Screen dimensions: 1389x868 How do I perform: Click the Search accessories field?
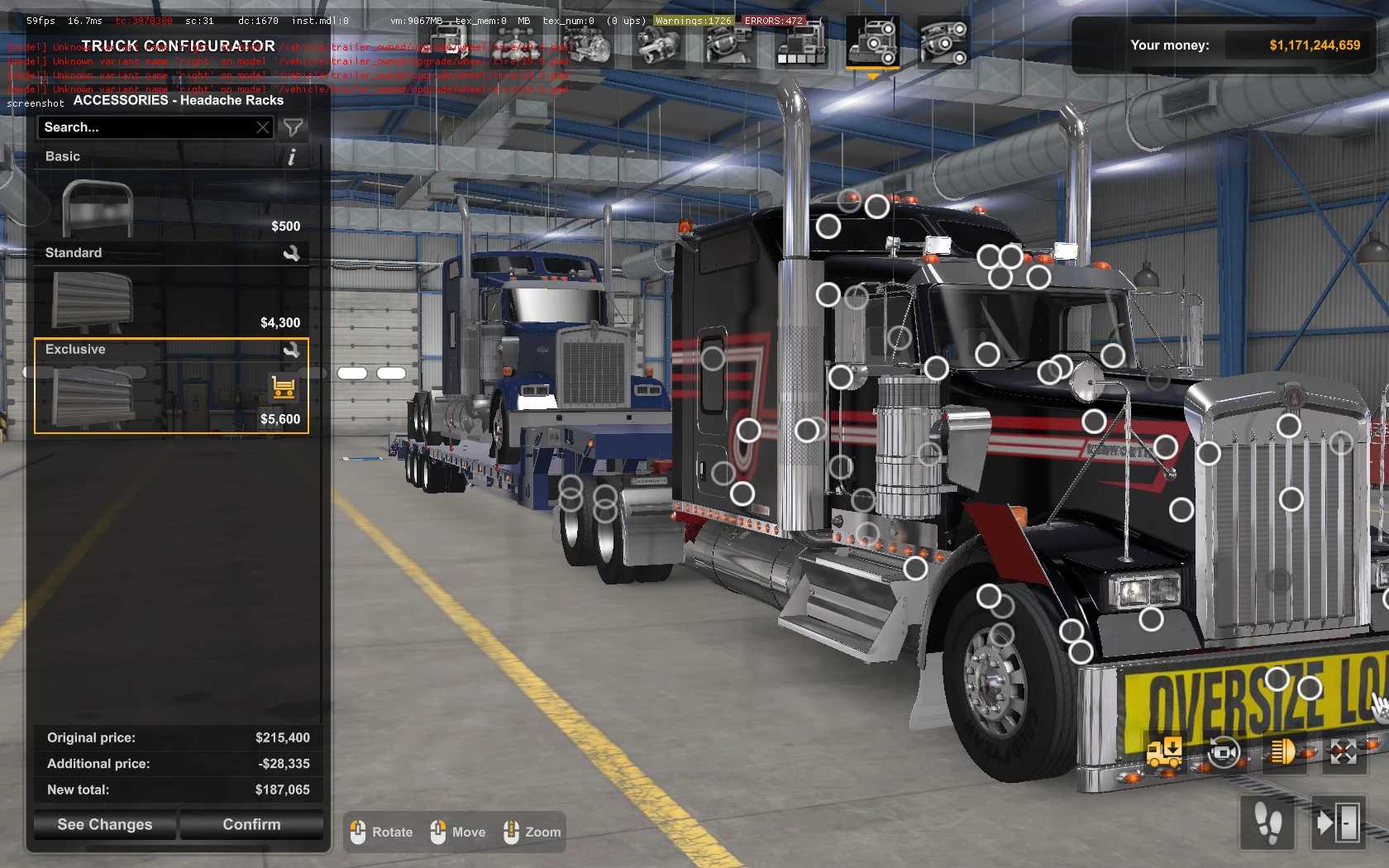click(147, 127)
